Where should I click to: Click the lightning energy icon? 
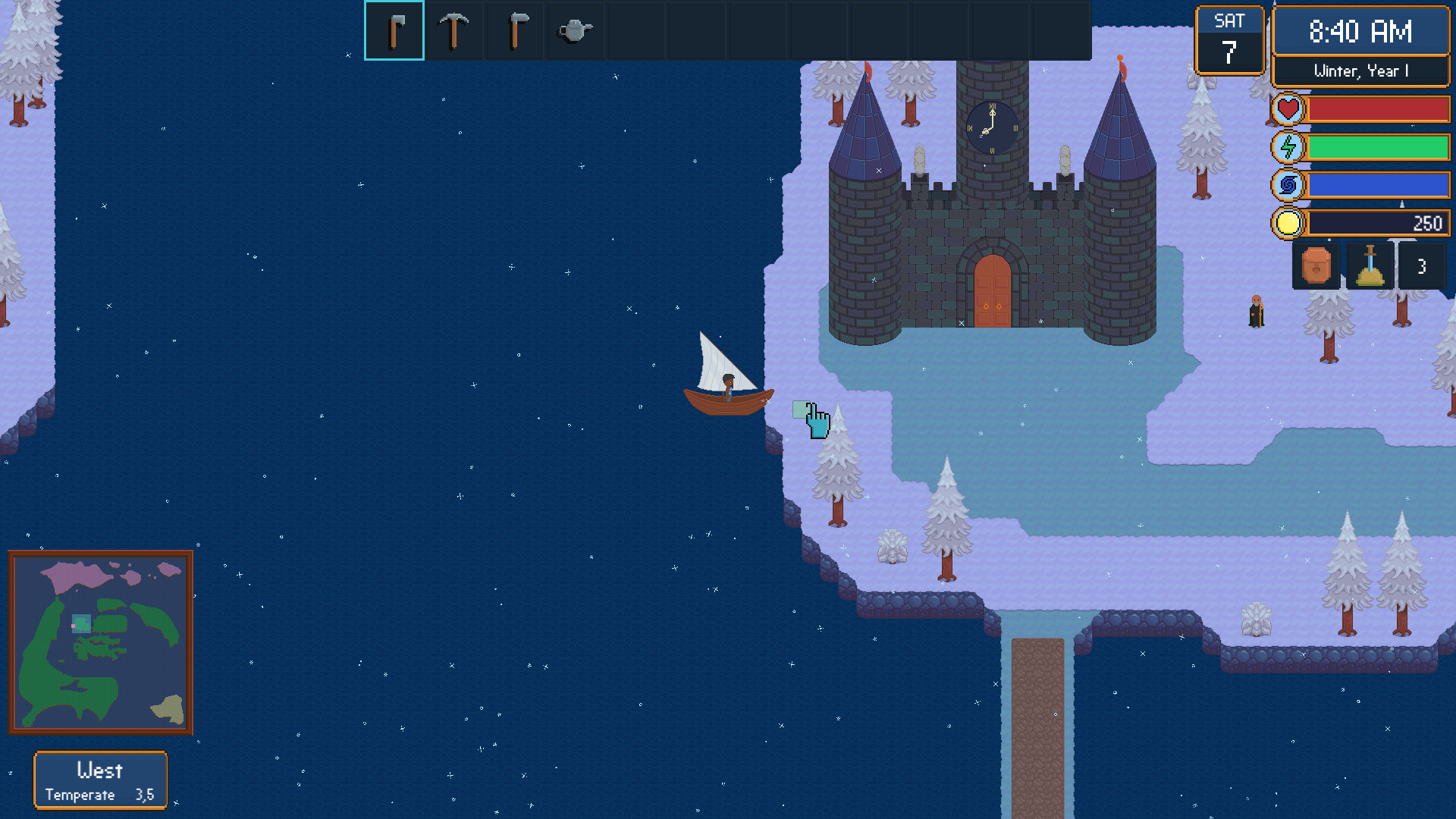pyautogui.click(x=1288, y=146)
